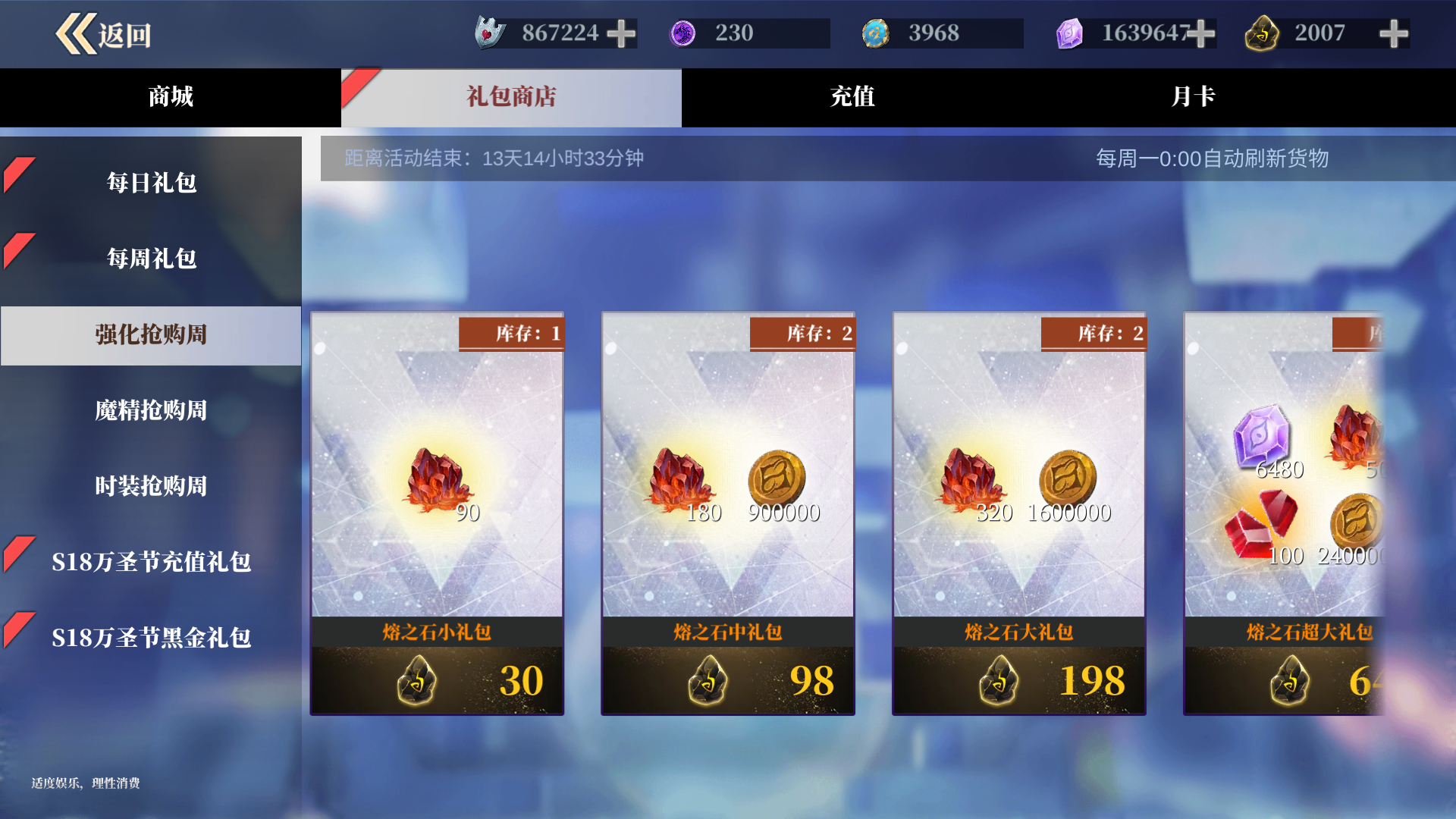
Task: Click the black stone currency icon showing 2007
Action: [1262, 33]
